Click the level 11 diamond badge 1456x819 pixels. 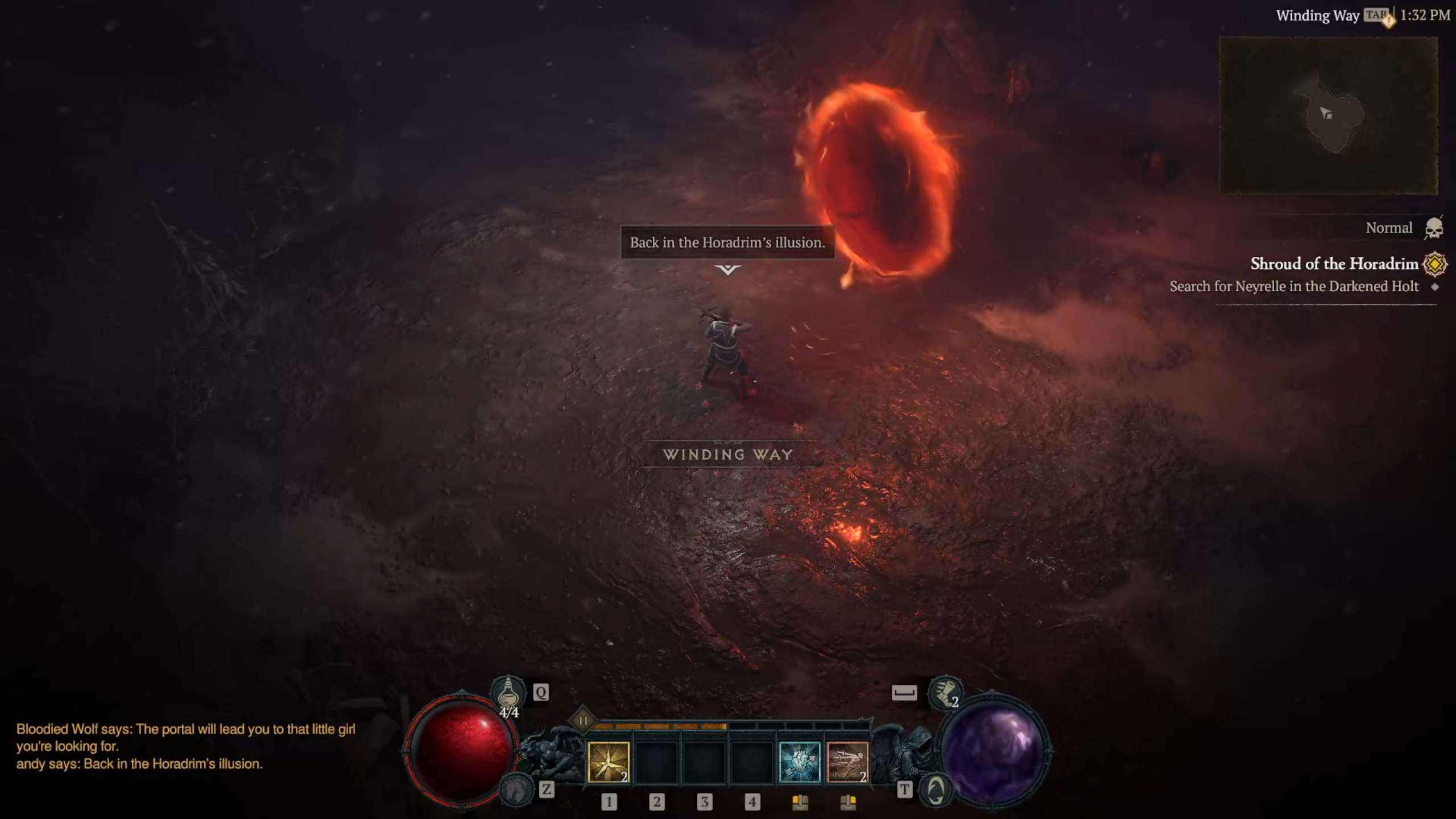[583, 721]
